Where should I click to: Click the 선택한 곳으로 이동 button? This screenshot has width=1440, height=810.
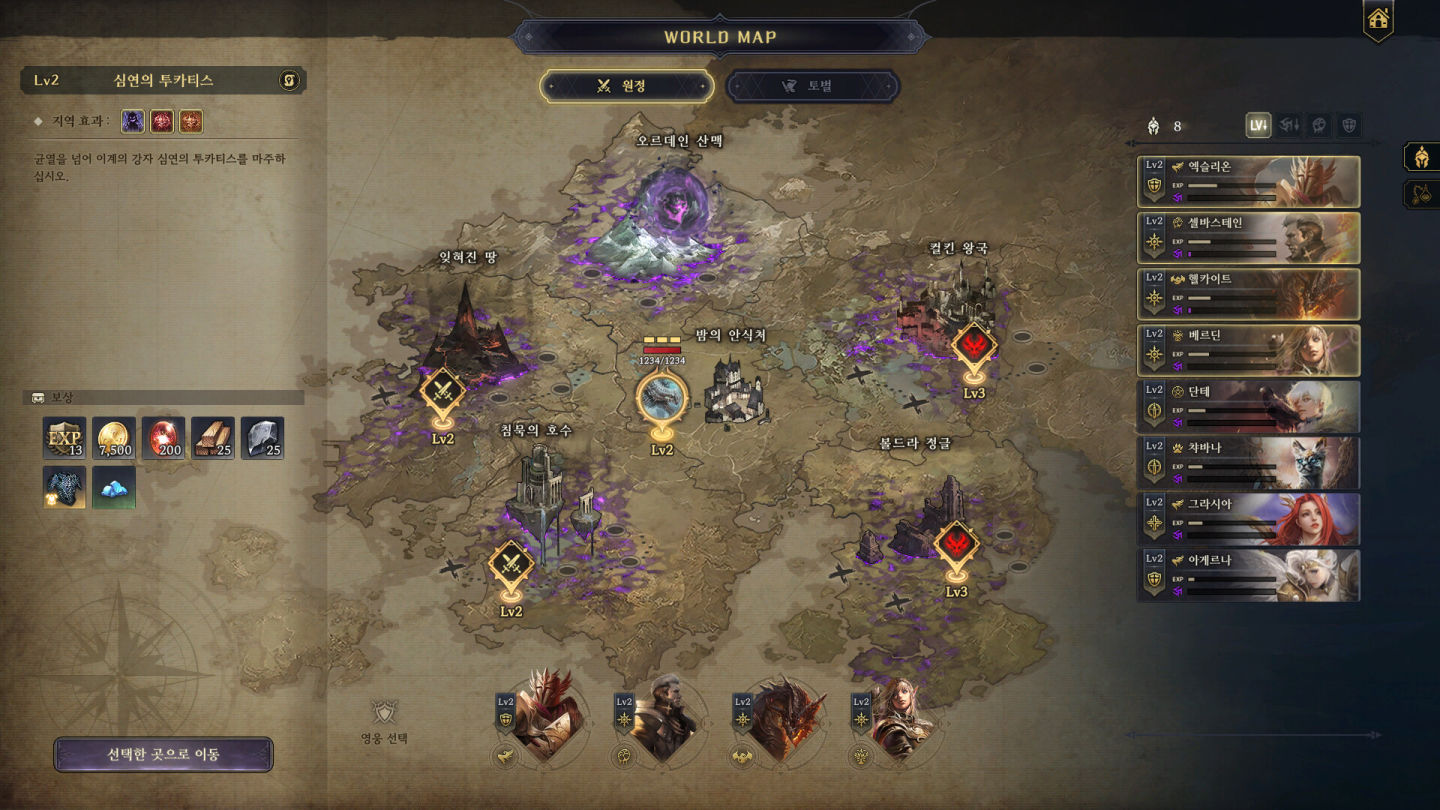point(163,755)
